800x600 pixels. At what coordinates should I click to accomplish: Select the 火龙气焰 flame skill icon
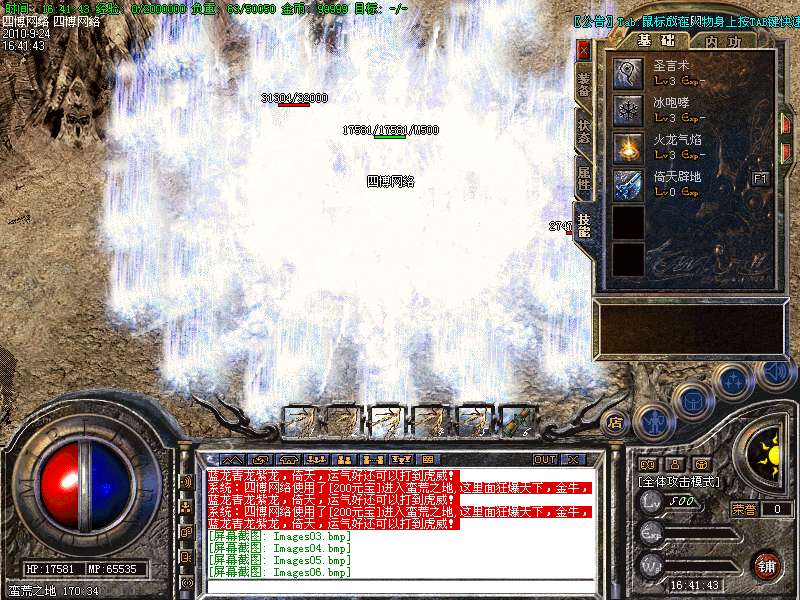(628, 147)
